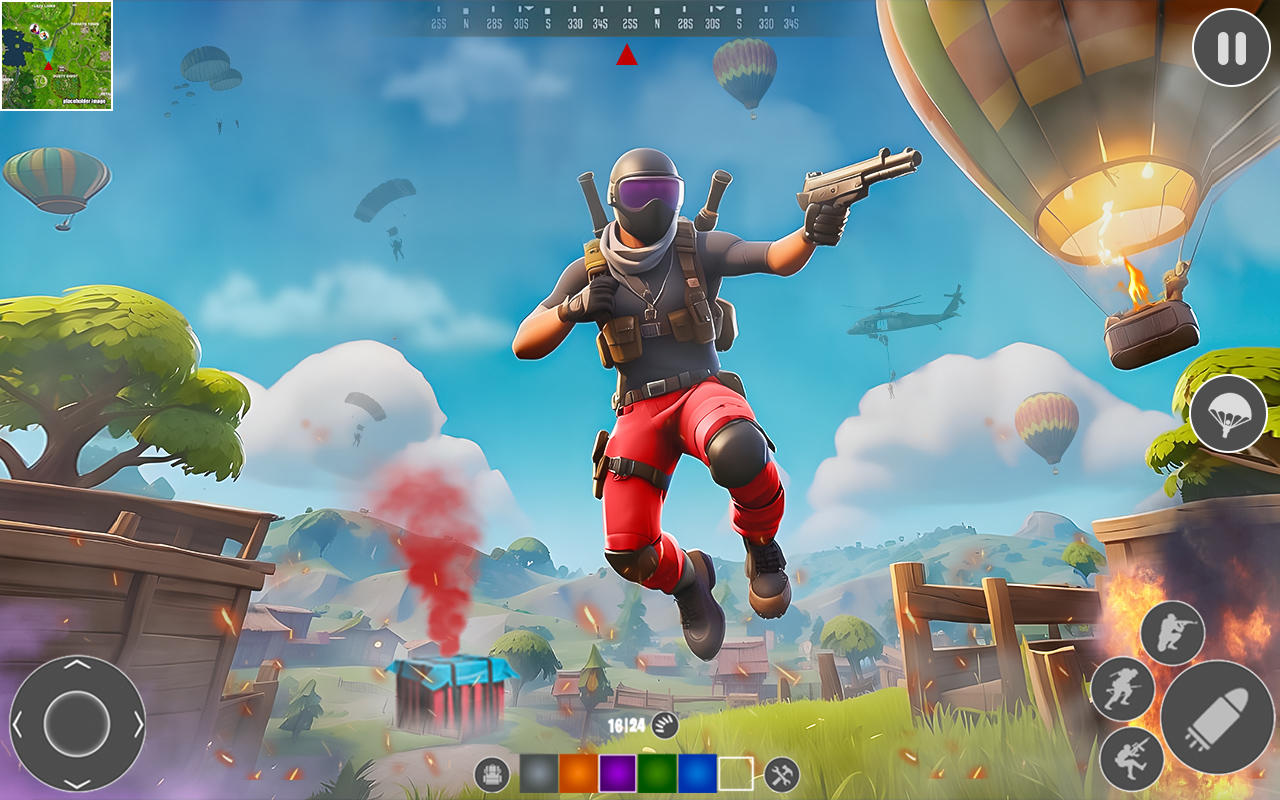
Task: Deploy the parachute using the parachute icon
Action: [x=1229, y=415]
